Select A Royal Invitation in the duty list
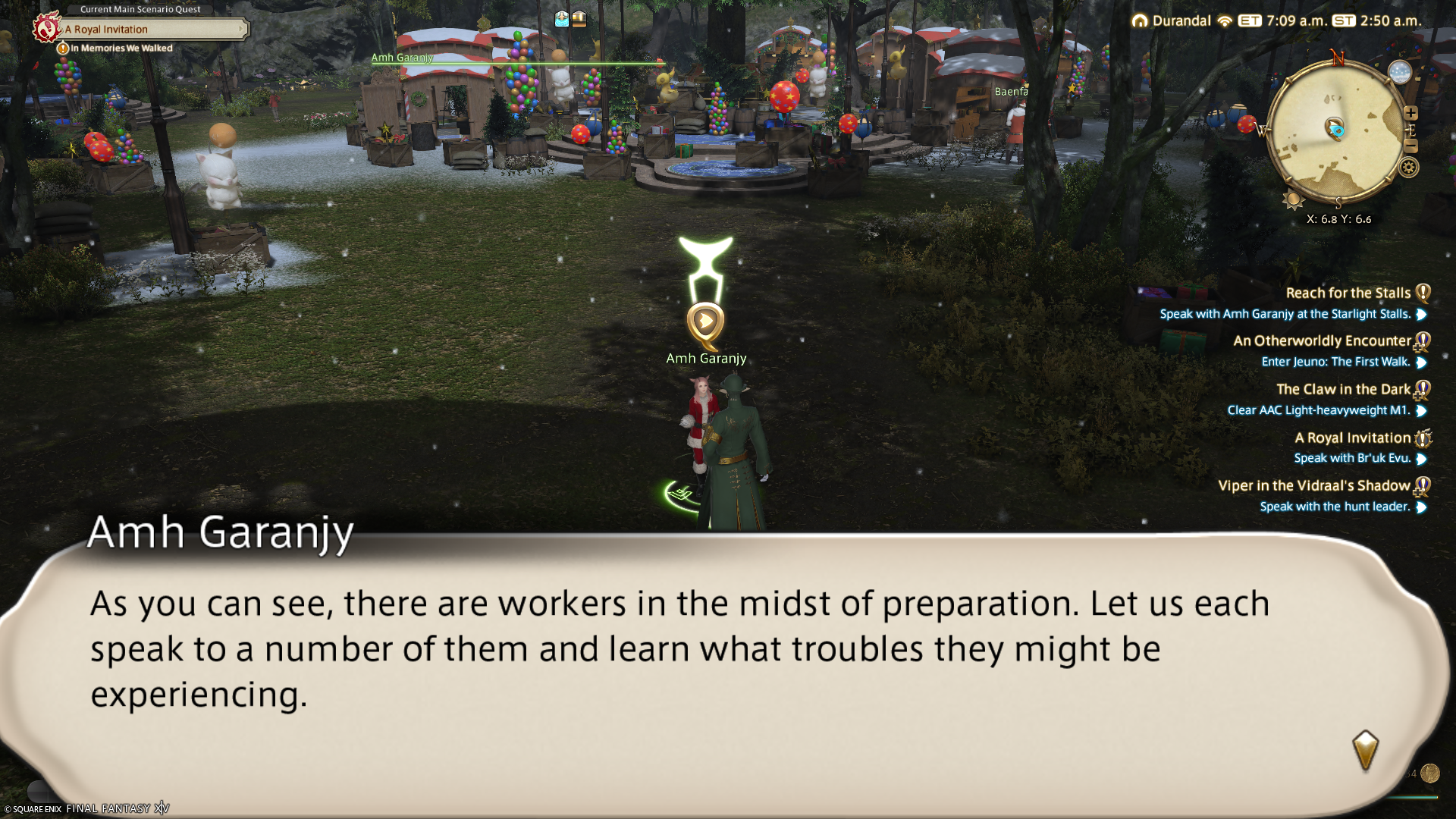This screenshot has height=819, width=1456. tap(1352, 438)
